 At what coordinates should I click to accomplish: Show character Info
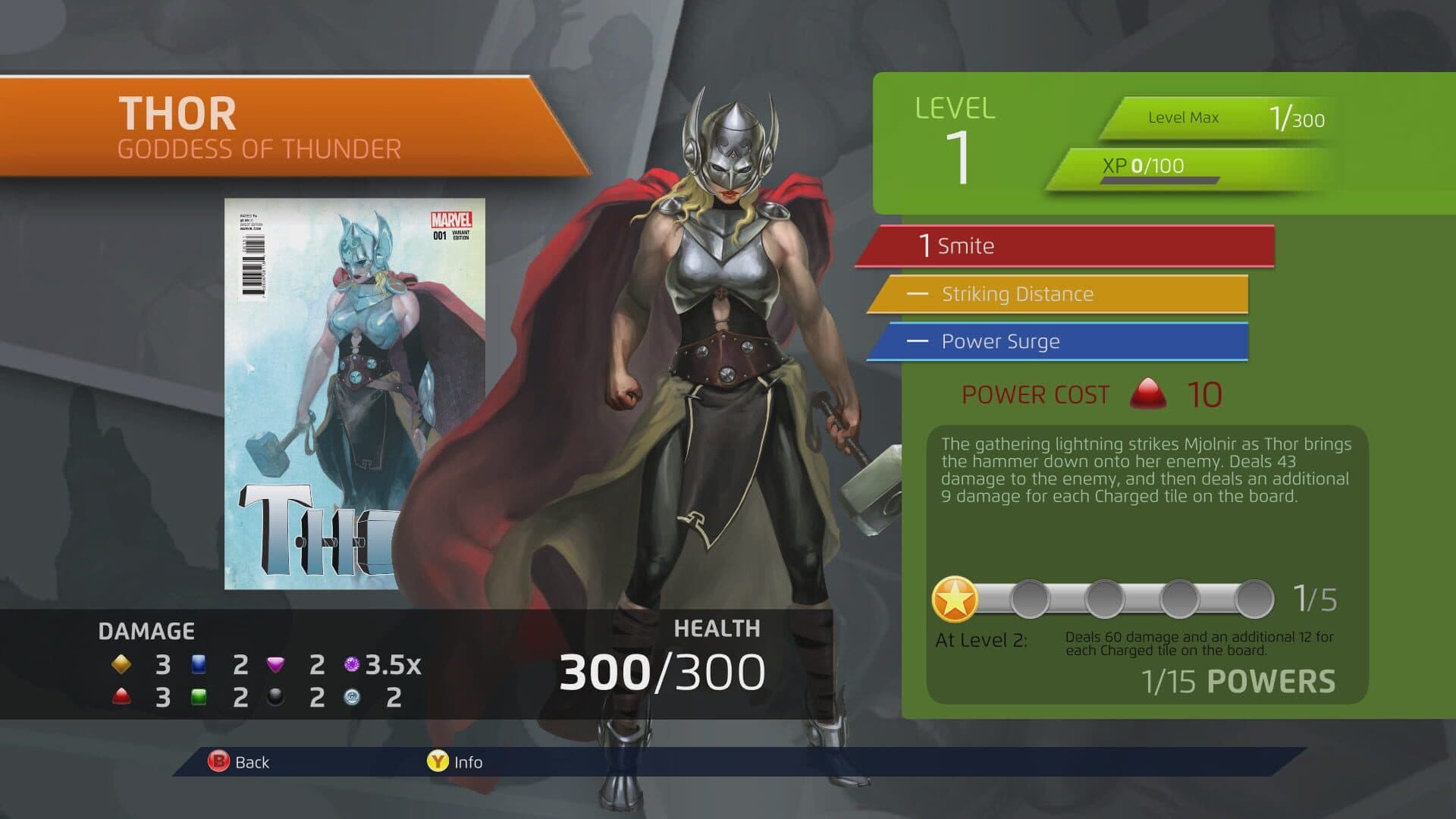[455, 762]
